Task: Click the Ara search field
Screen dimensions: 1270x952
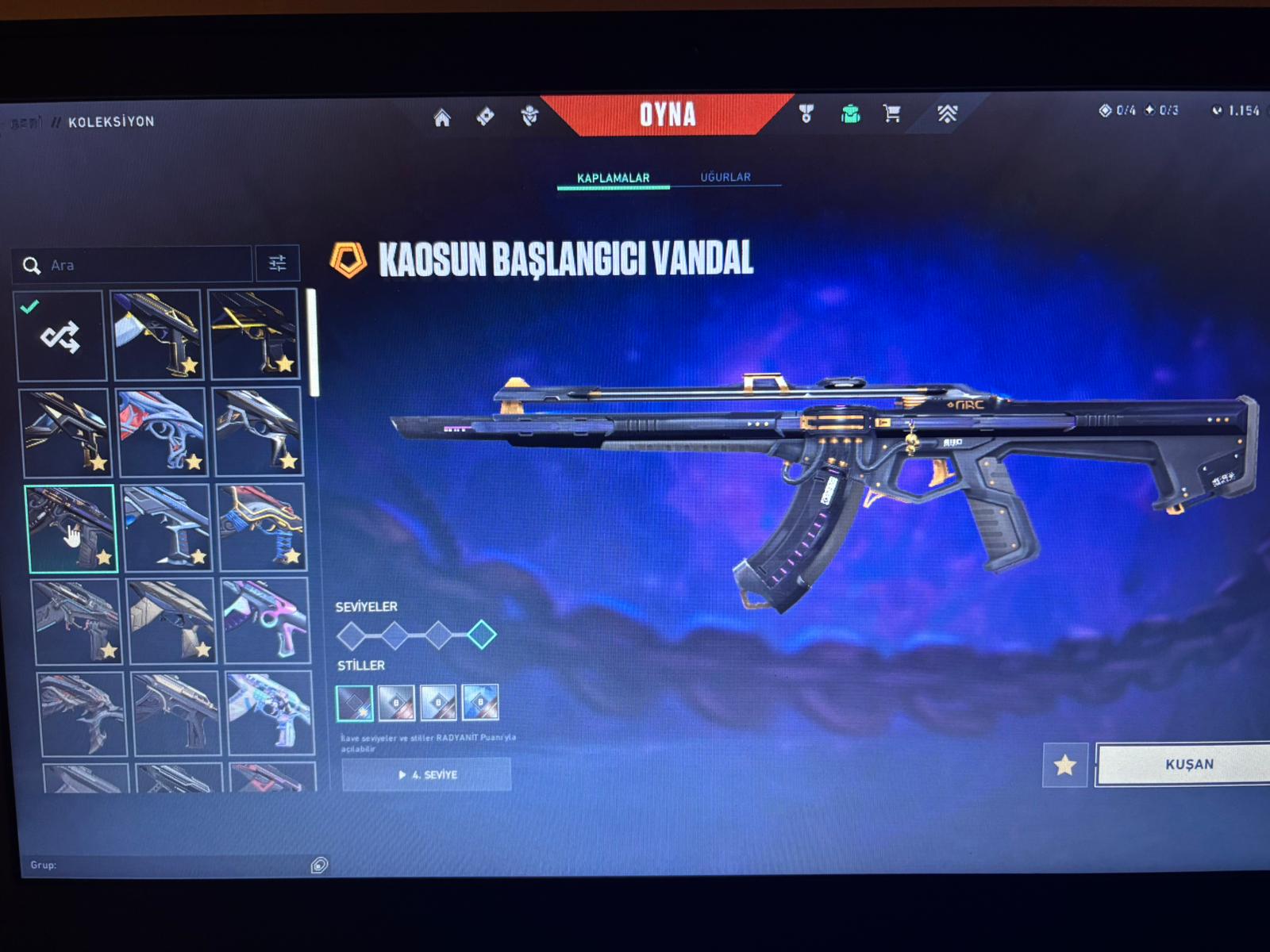Action: point(143,265)
